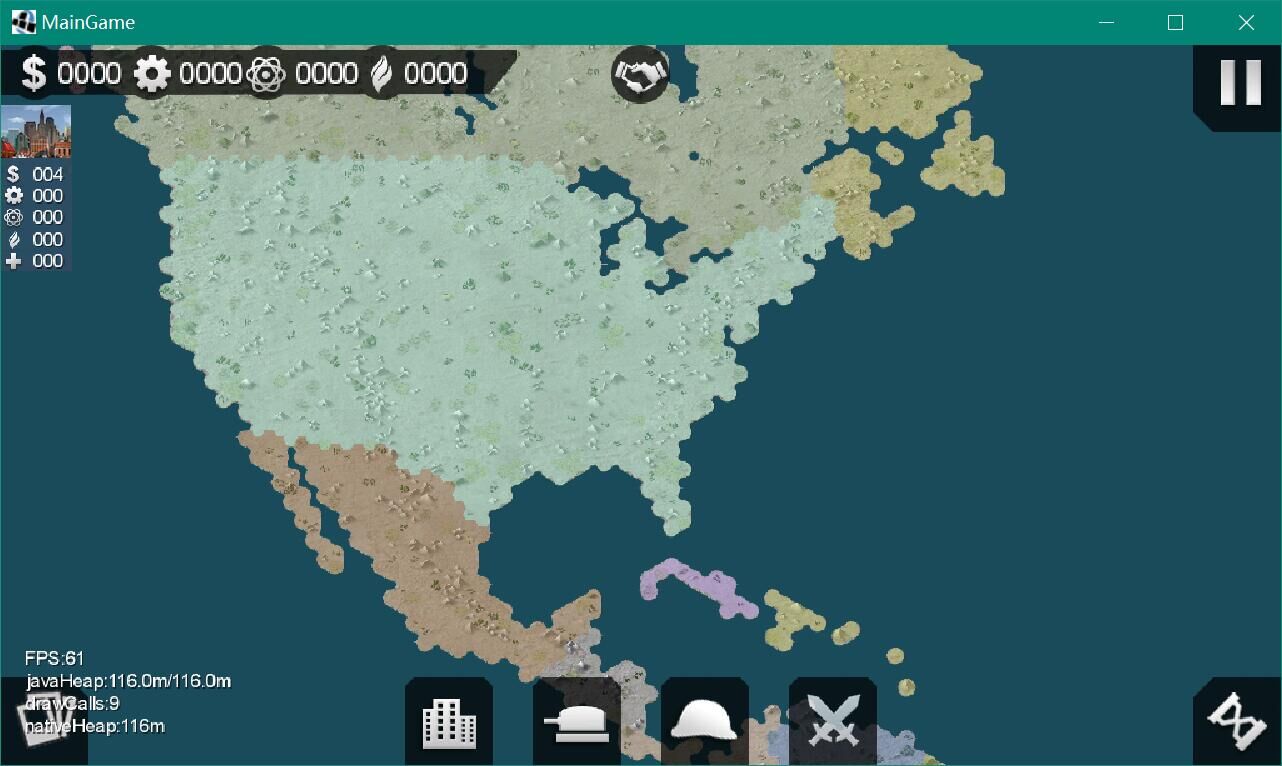Select the city skyline thumbnail
The width and height of the screenshot is (1282, 766).
point(36,131)
